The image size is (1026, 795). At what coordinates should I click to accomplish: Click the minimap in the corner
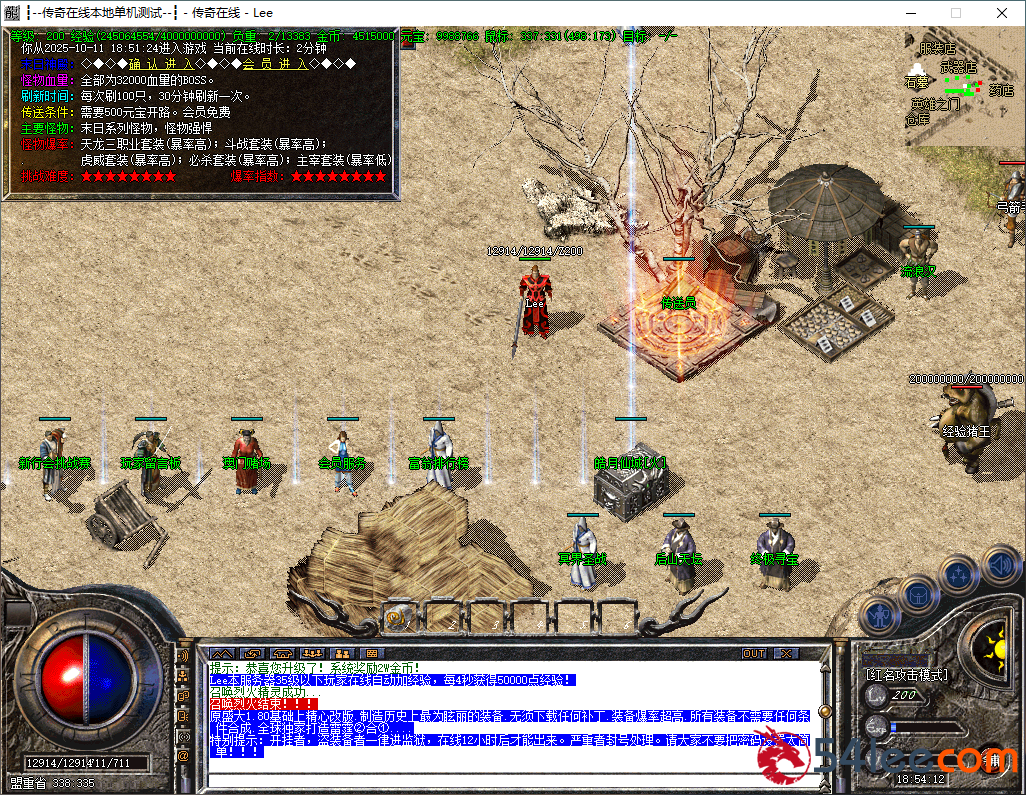[966, 87]
